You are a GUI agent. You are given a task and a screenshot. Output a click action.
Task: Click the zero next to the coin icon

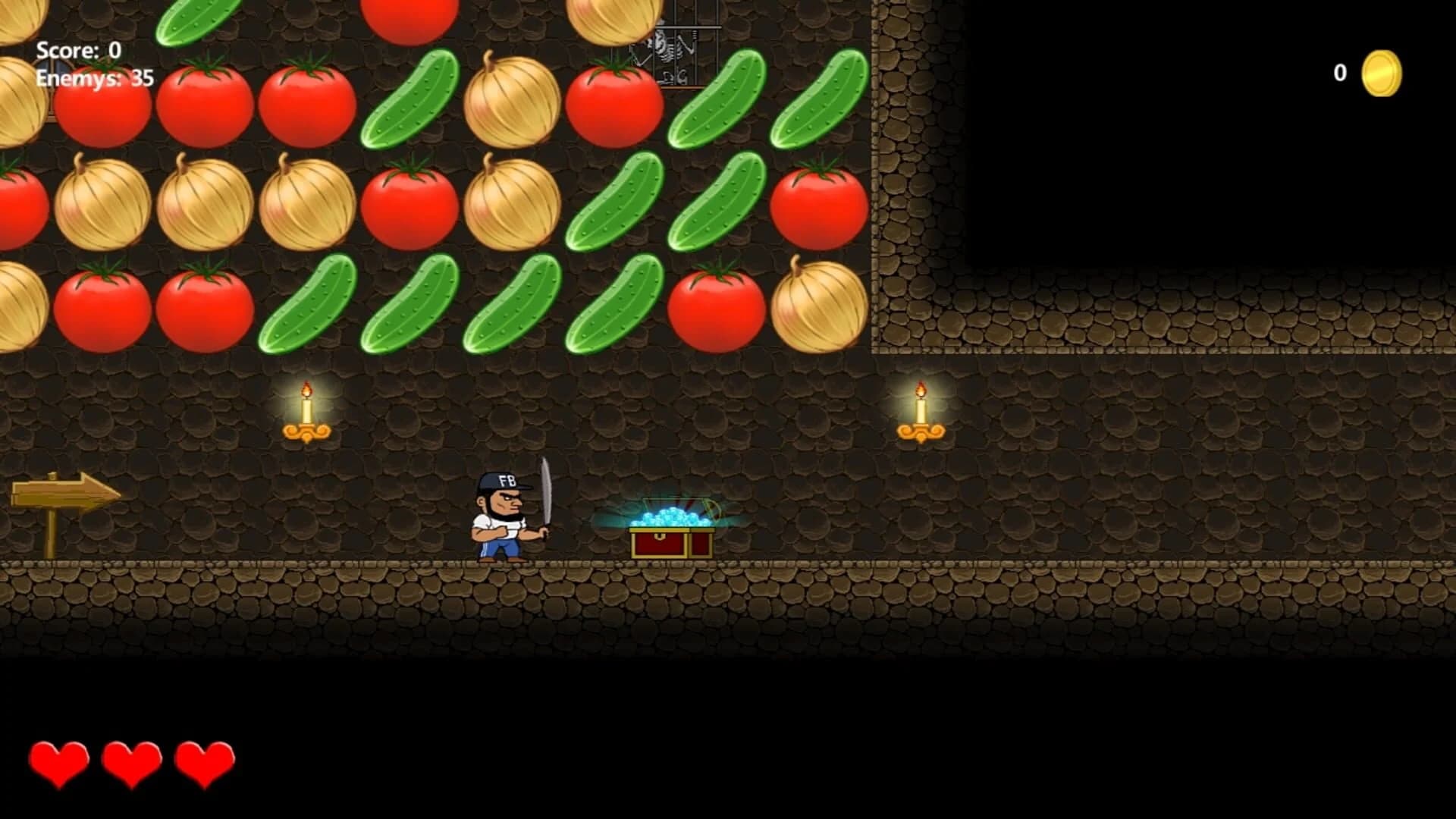[x=1339, y=74]
